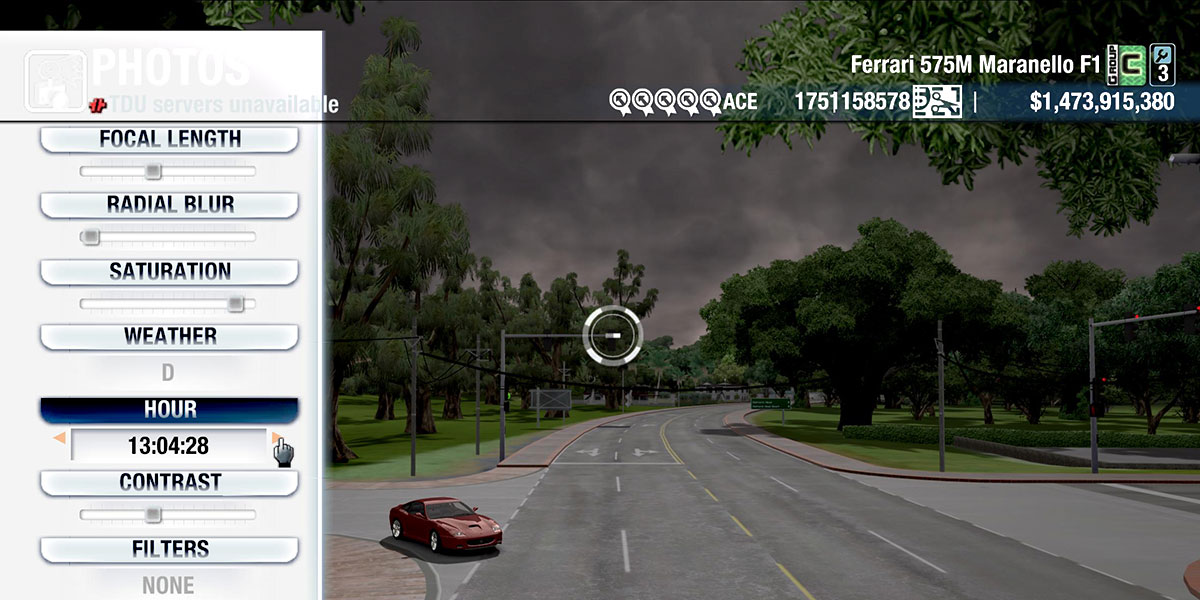Choose the Saturation option
The height and width of the screenshot is (600, 1200).
[x=169, y=271]
